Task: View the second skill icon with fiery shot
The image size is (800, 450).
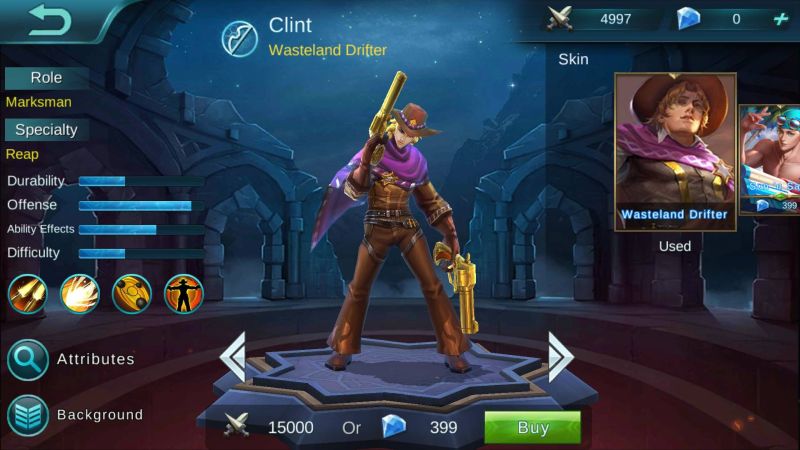Action: [80, 294]
